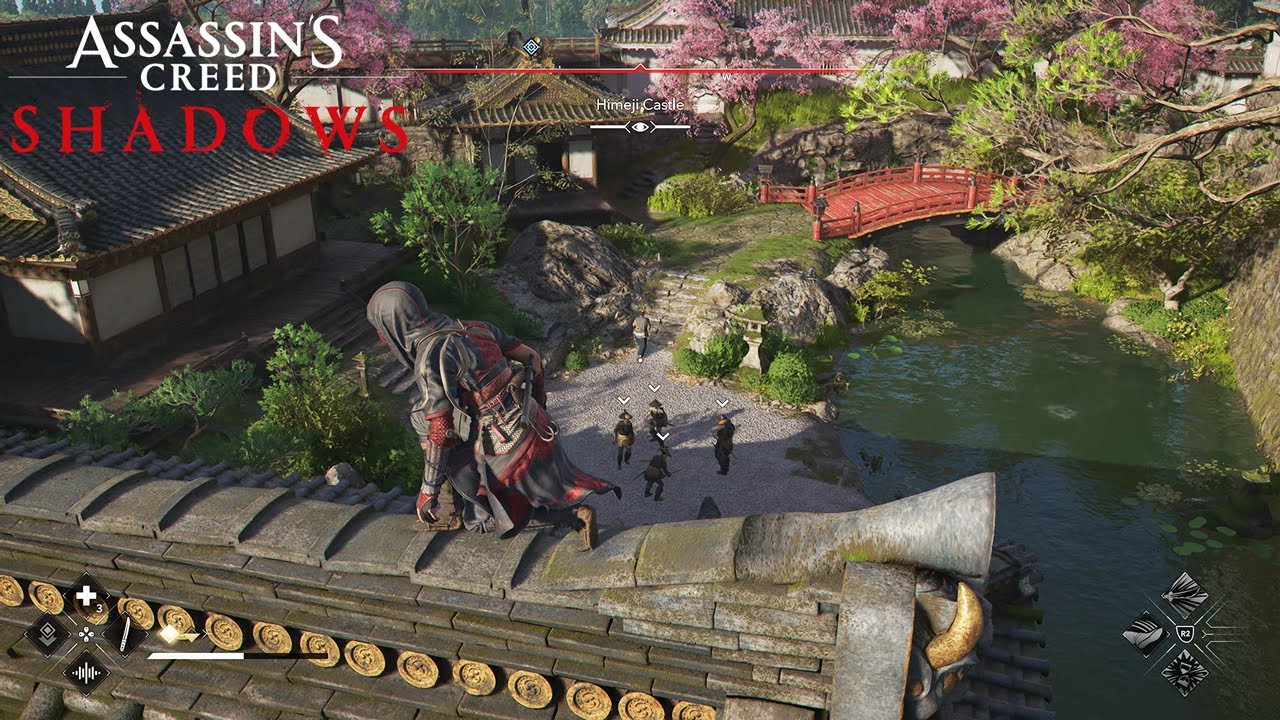Click the kunai knife quick-item icon
The image size is (1280, 720).
pos(123,633)
